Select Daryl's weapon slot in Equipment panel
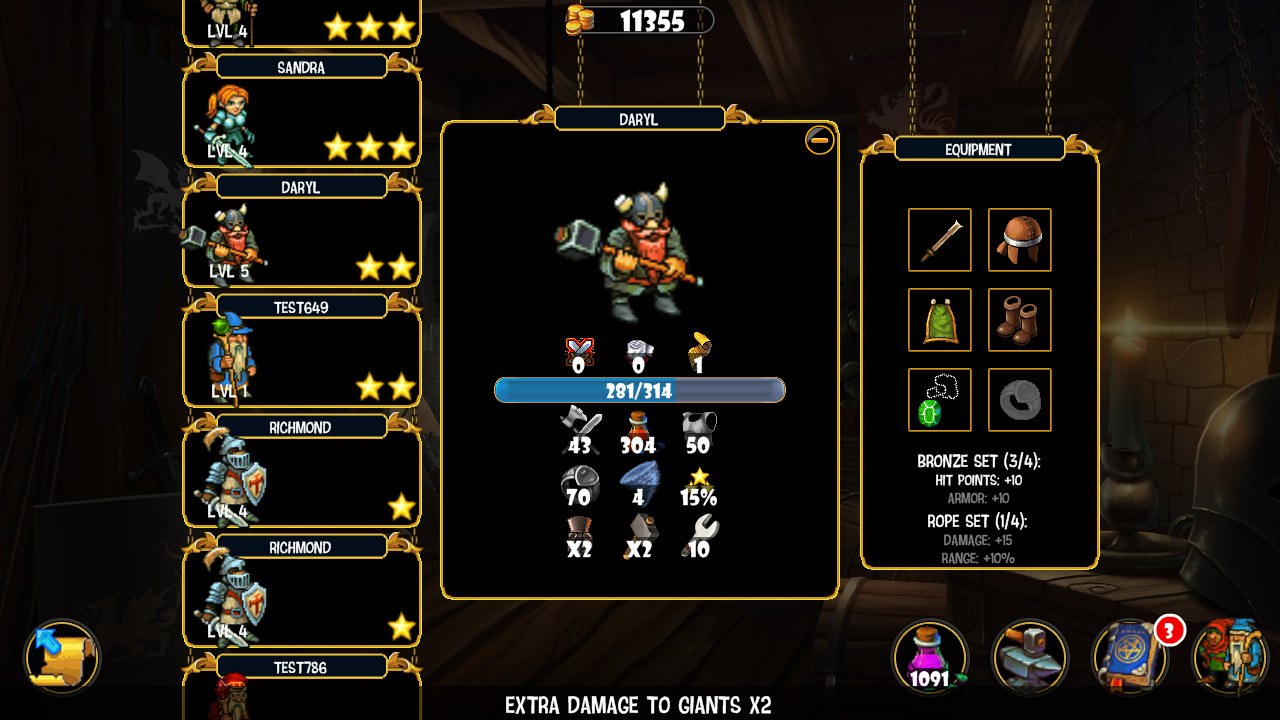Image resolution: width=1280 pixels, height=720 pixels. [x=939, y=240]
